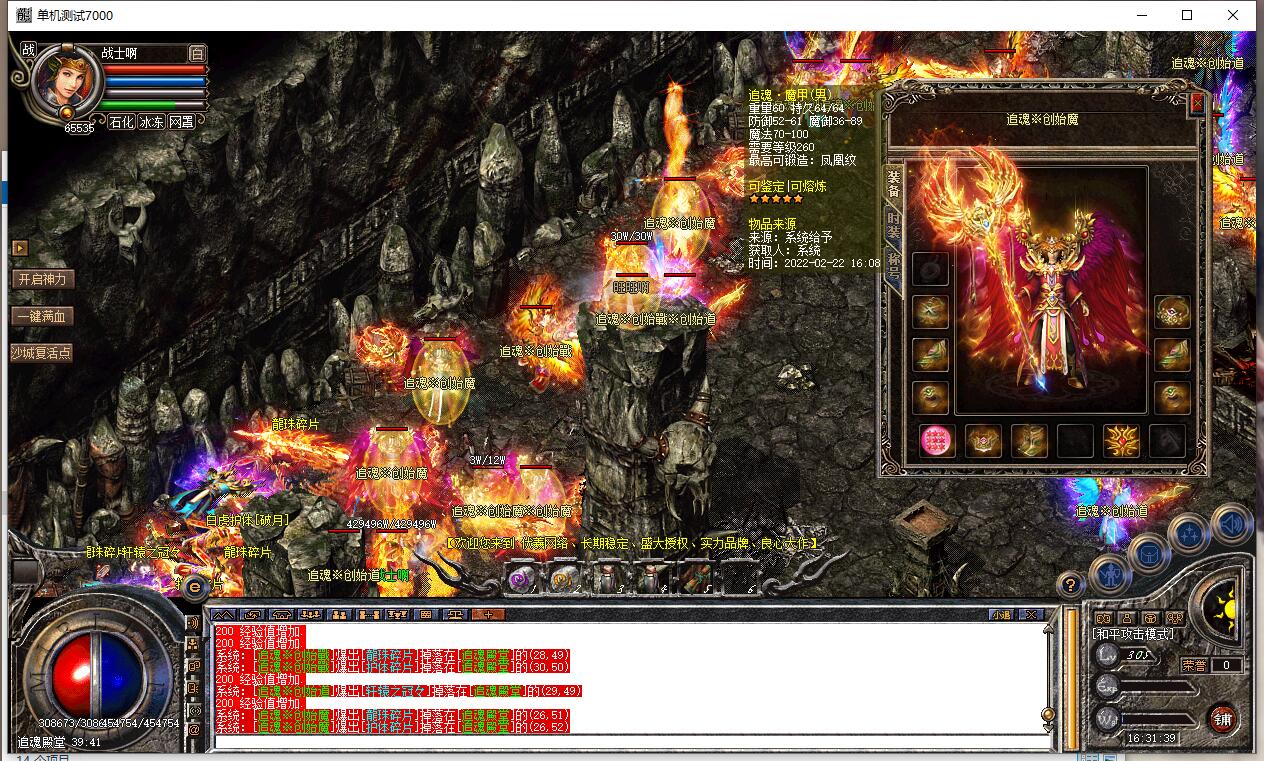Toggle the sound speaker button

[x=1231, y=523]
